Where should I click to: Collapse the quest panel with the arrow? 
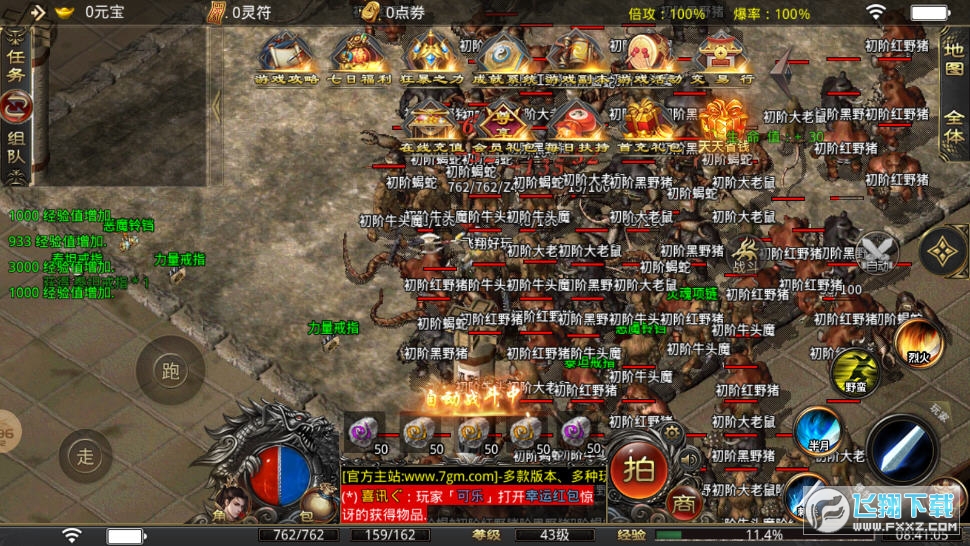pos(216,105)
